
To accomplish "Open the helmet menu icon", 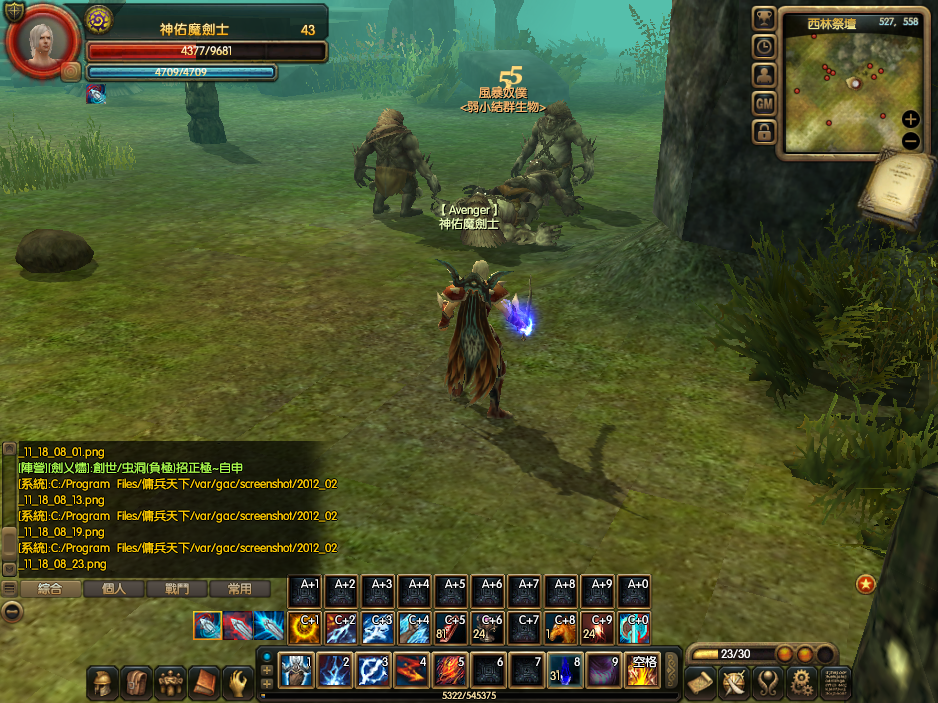I will pyautogui.click(x=103, y=682).
